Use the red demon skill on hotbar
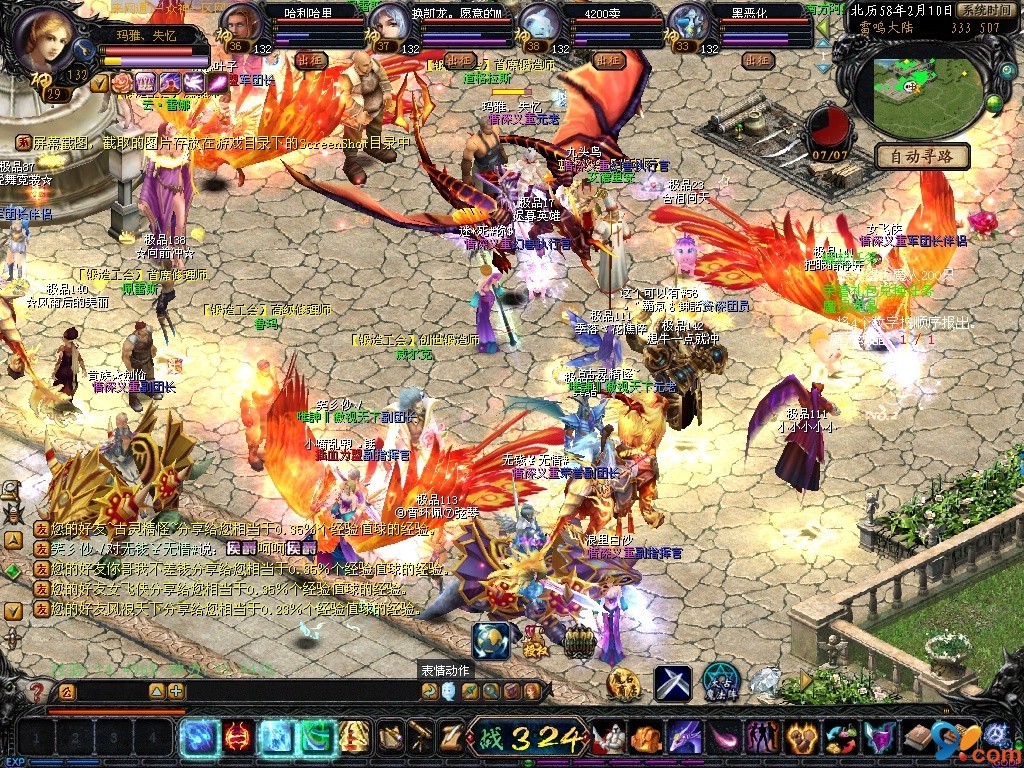The width and height of the screenshot is (1024, 768). point(236,738)
